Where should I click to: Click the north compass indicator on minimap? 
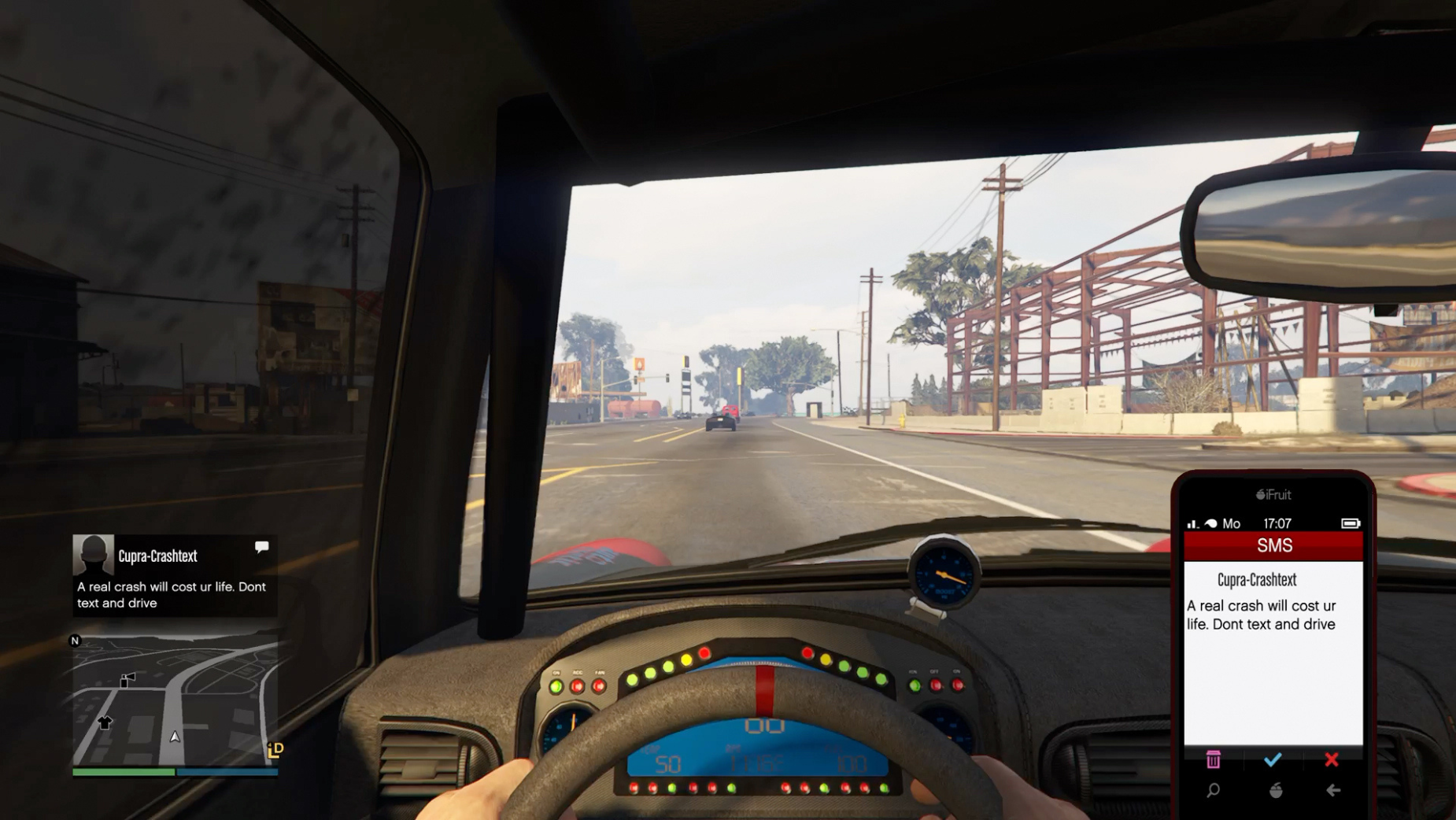click(76, 641)
